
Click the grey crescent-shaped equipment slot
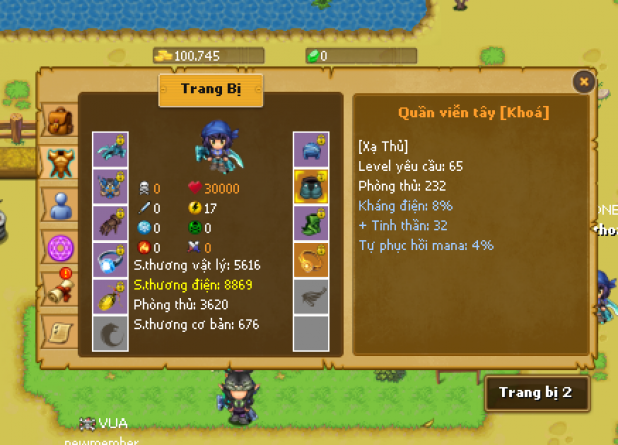click(110, 334)
